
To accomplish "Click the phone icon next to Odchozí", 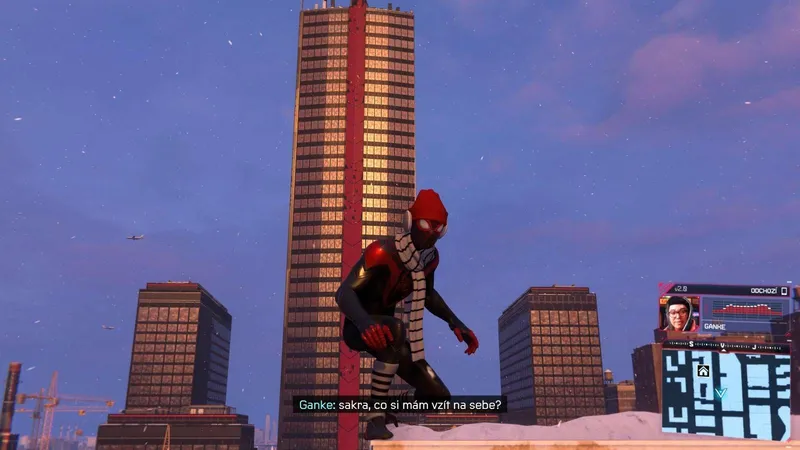I will pos(785,291).
